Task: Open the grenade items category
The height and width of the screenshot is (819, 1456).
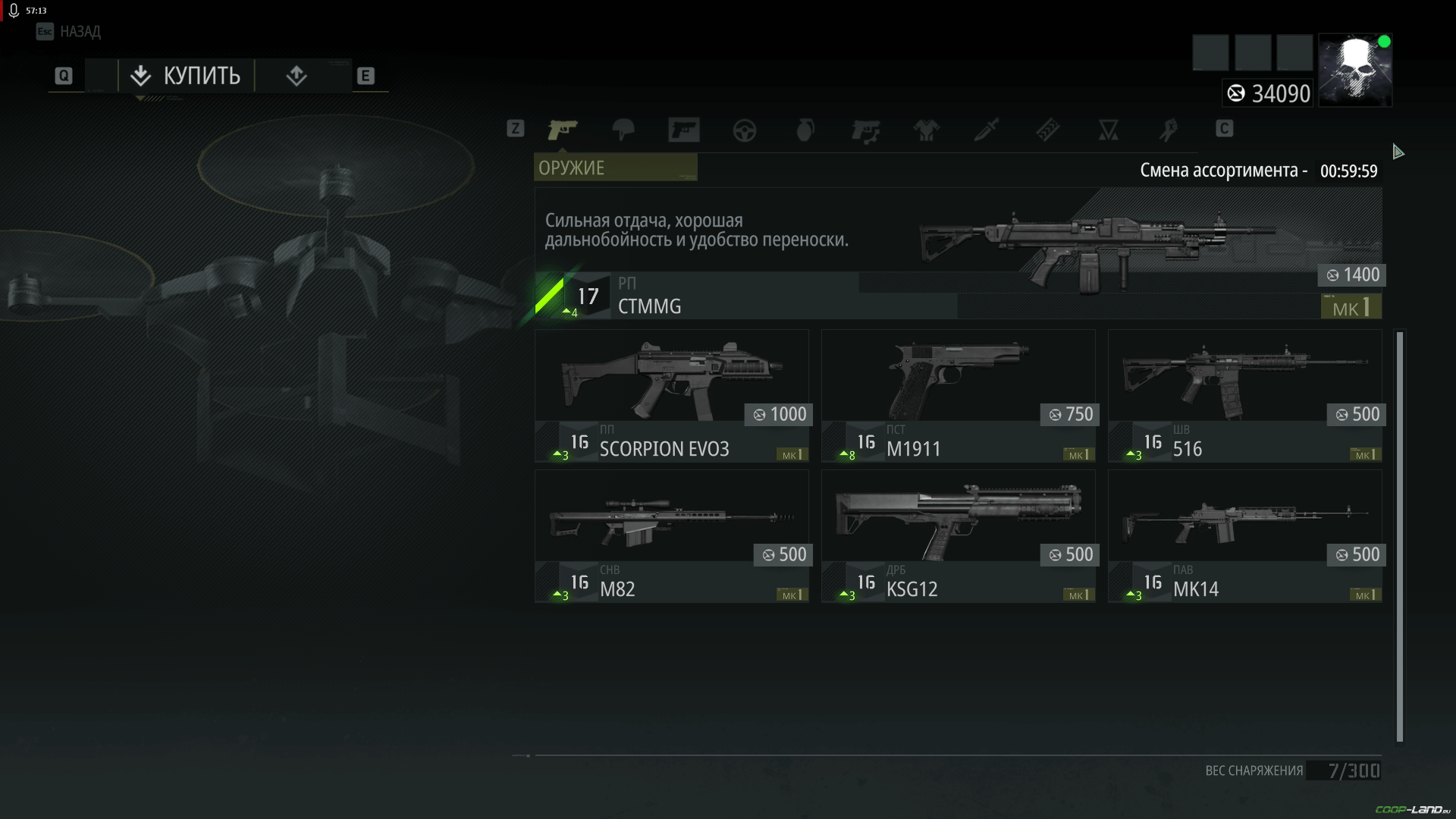Action: coord(805,130)
